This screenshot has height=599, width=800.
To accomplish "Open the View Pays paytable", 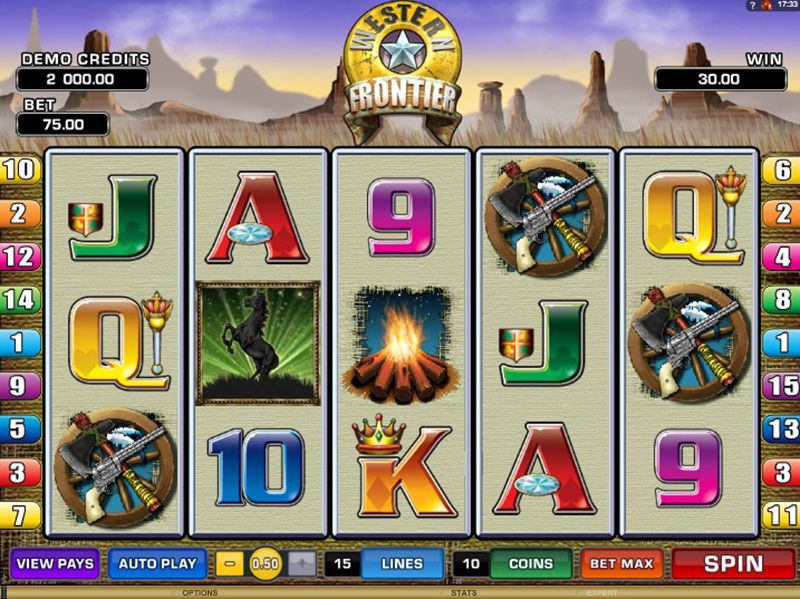I will point(55,563).
